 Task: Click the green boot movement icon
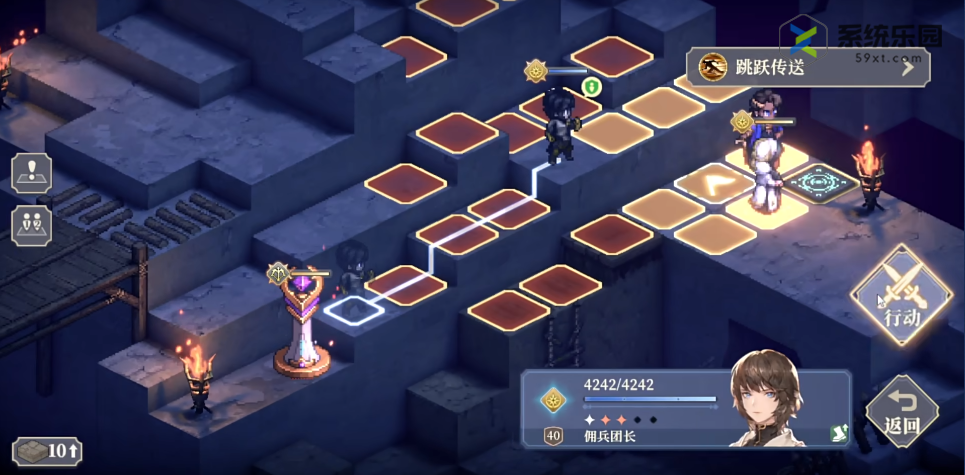click(x=591, y=87)
